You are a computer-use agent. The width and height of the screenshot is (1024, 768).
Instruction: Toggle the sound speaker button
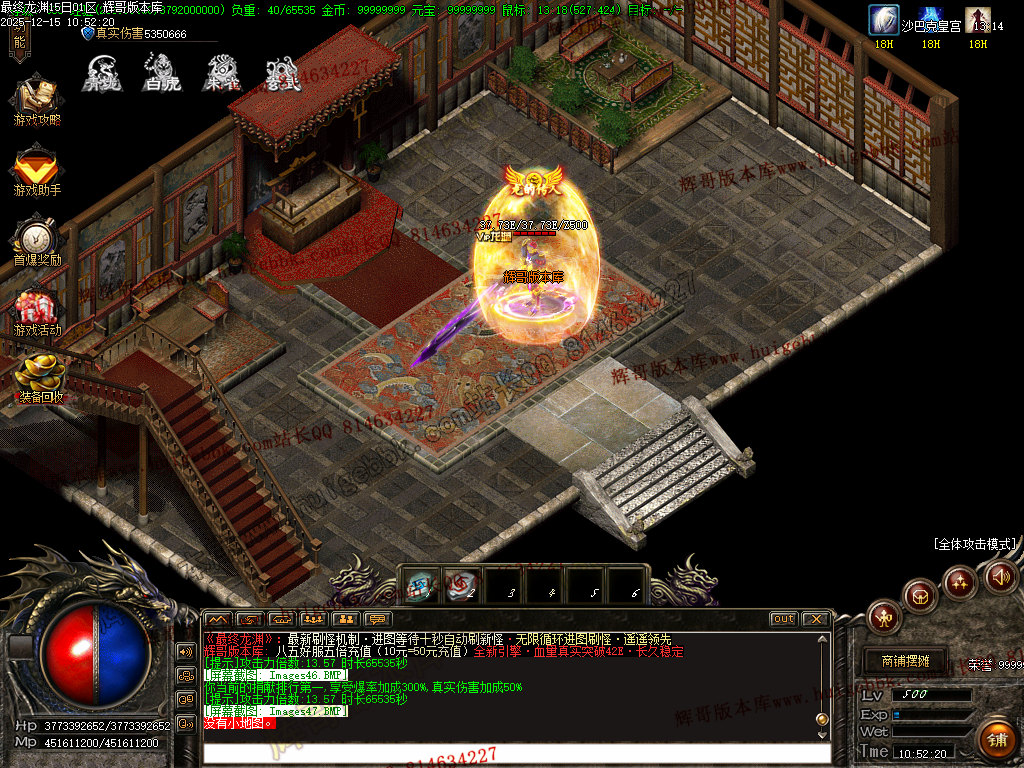click(1000, 575)
